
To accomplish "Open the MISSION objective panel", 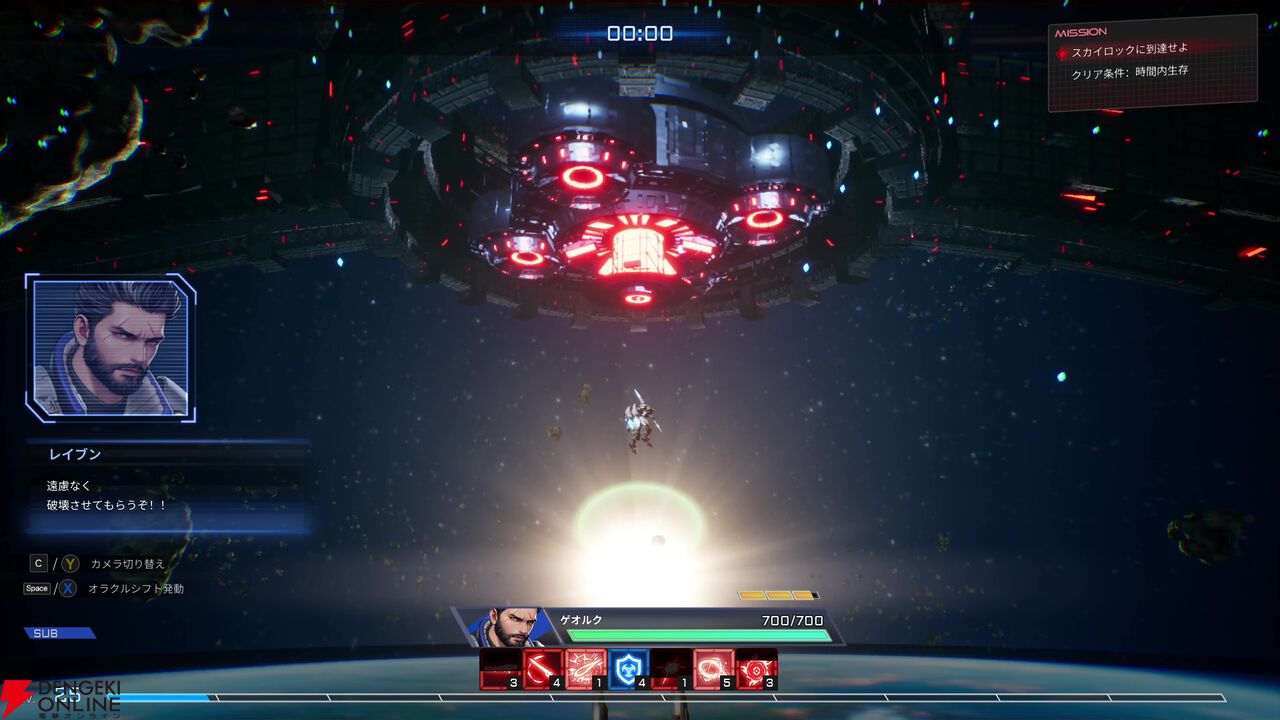I will coord(1152,62).
